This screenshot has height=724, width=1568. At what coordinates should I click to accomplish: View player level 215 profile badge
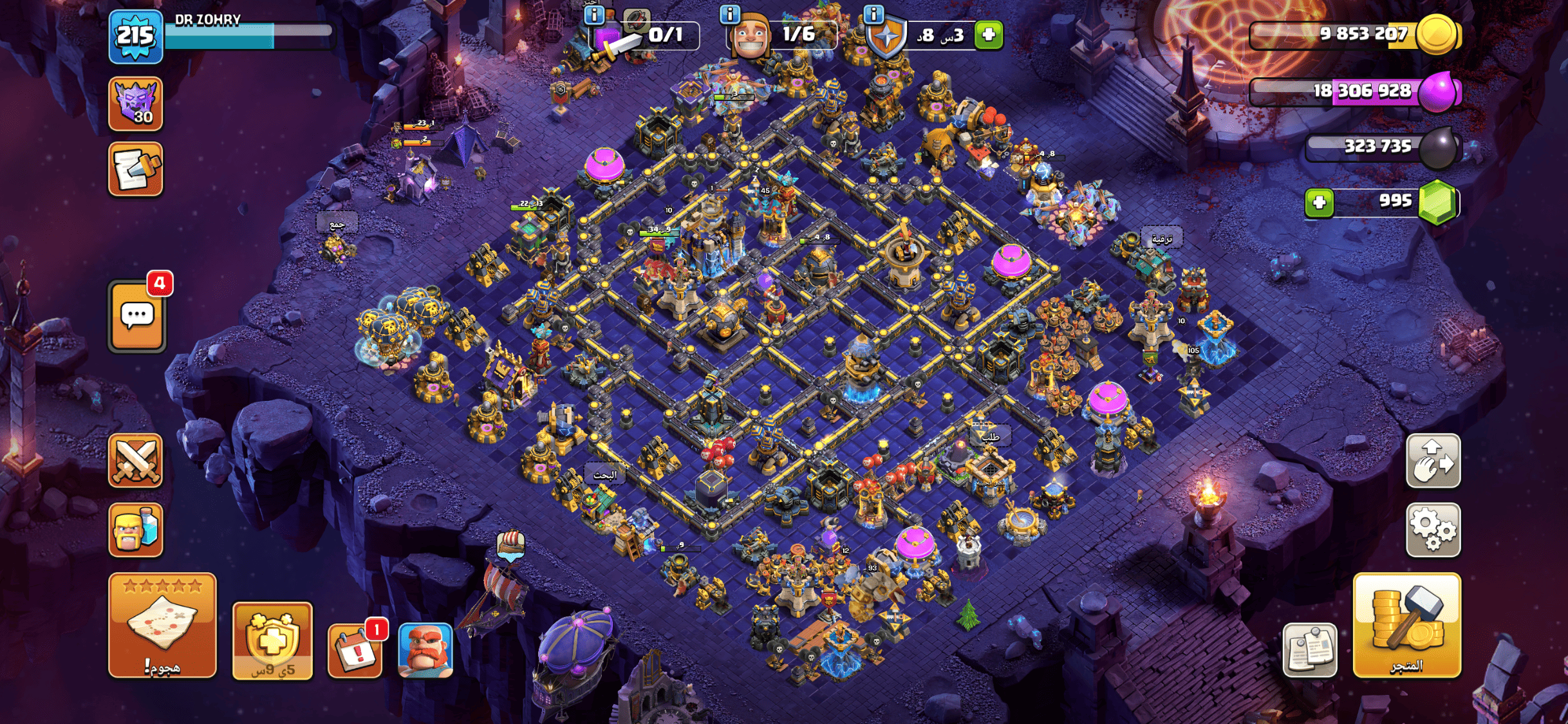tap(135, 36)
